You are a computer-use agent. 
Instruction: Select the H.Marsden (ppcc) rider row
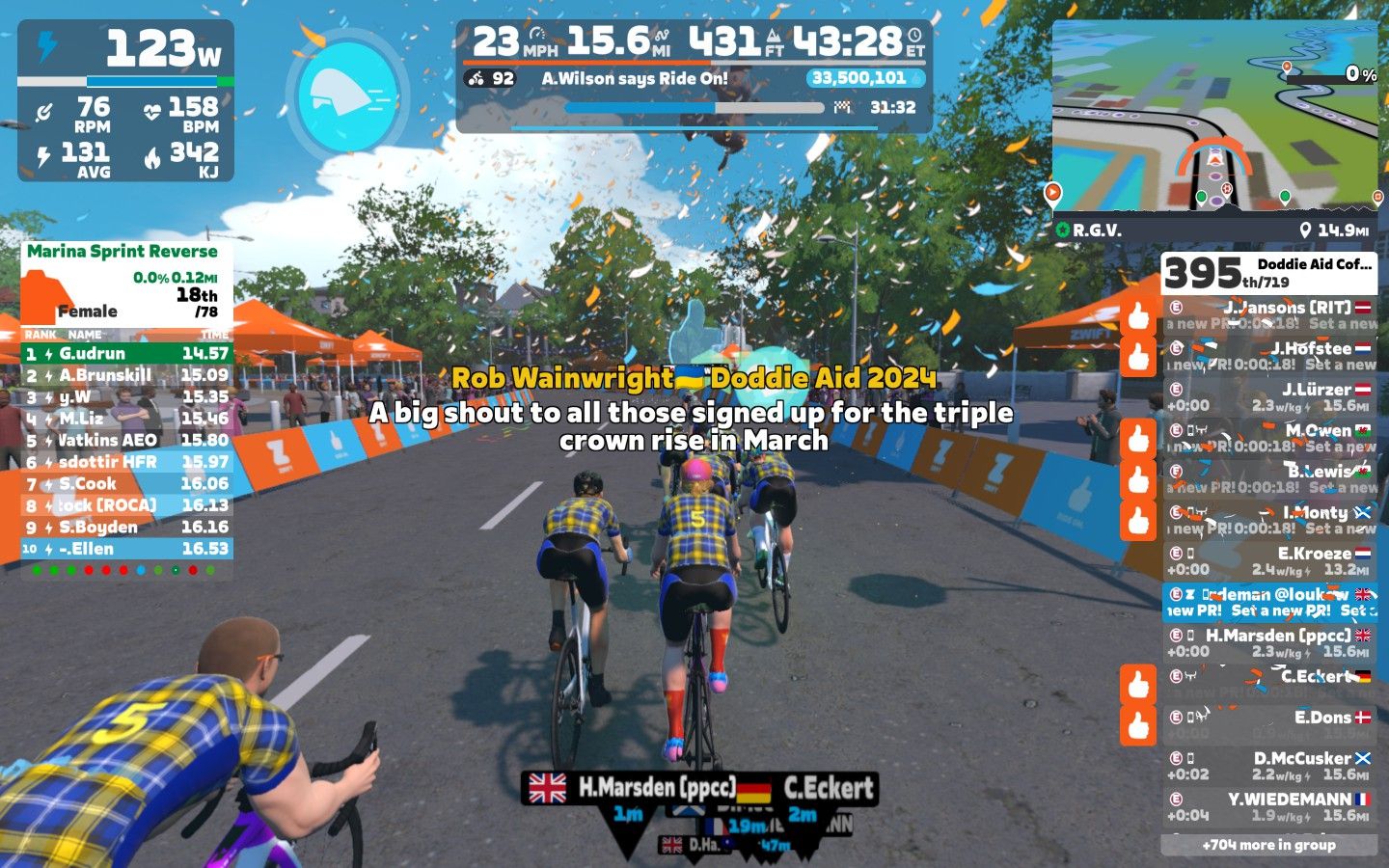(1268, 643)
